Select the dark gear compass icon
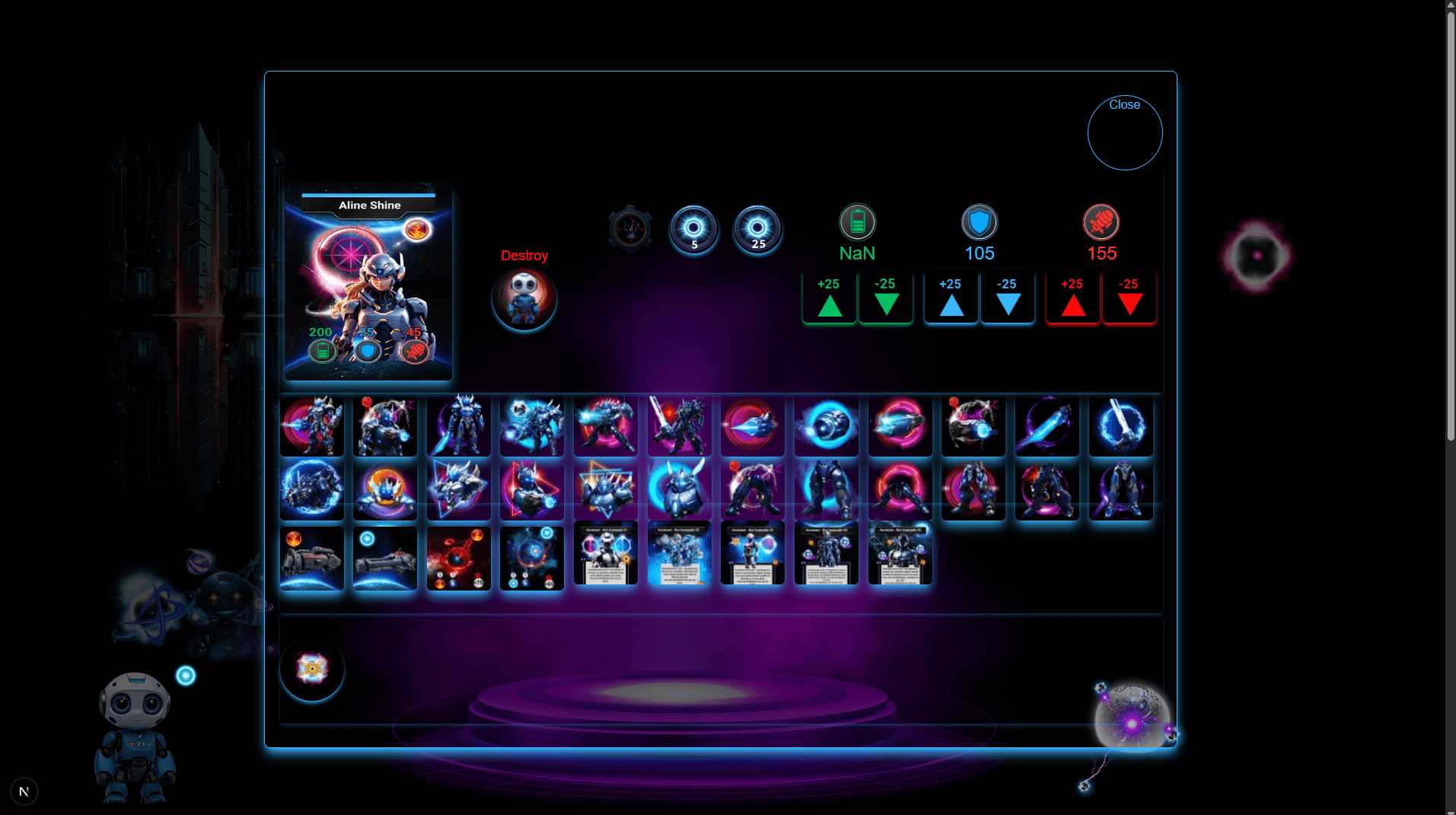Screen dimensions: 1456x815 point(629,228)
